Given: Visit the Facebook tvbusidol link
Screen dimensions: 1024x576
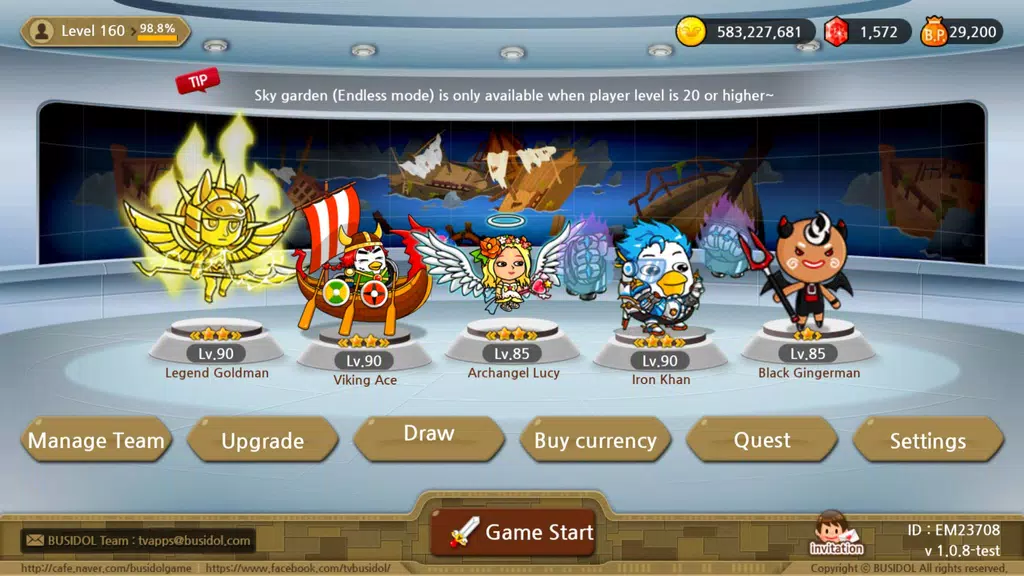Looking at the screenshot, I should [298, 568].
